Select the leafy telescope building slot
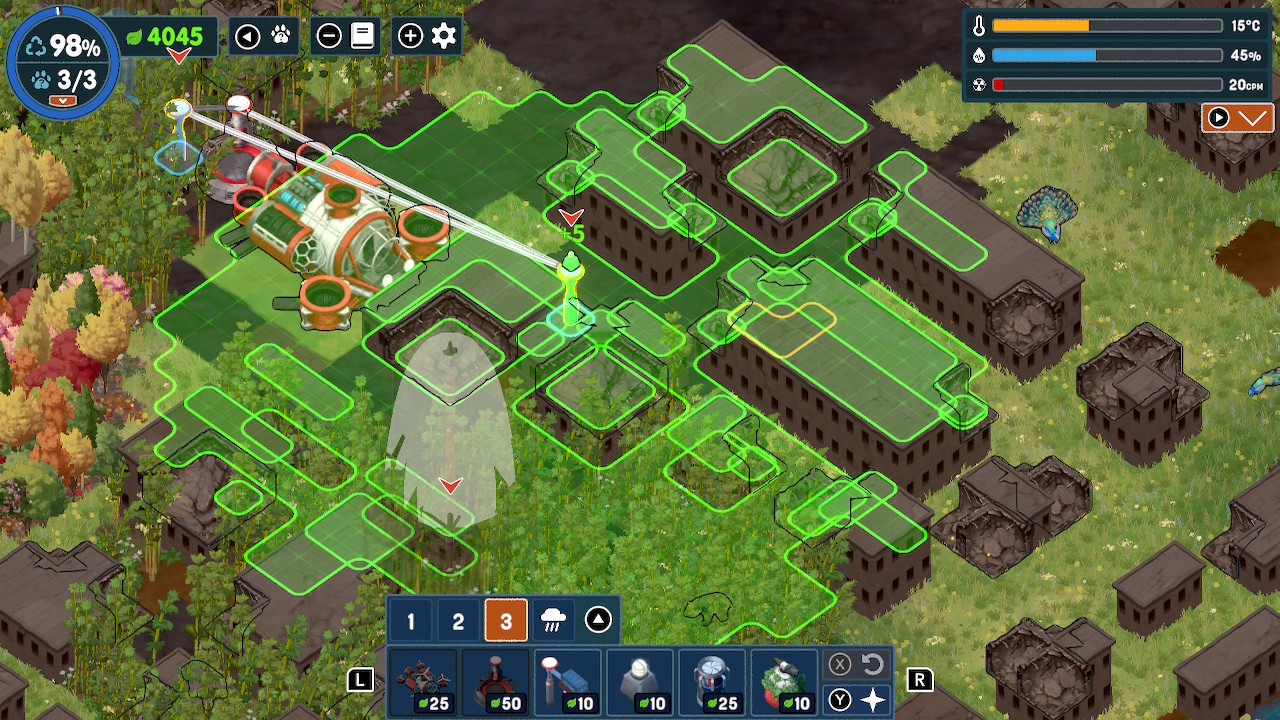 click(784, 683)
